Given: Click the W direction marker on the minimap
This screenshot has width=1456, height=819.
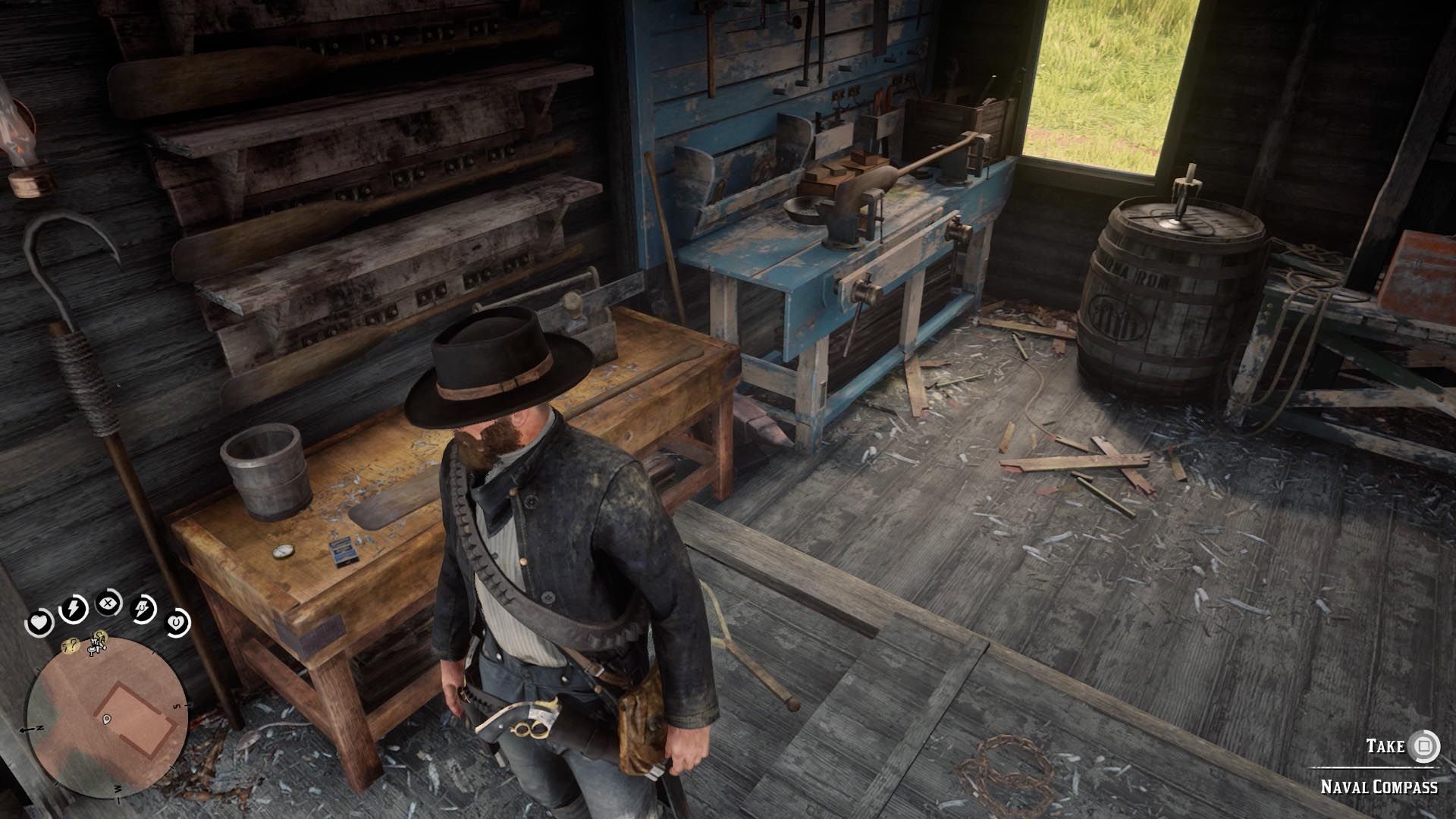Looking at the screenshot, I should coord(118,789).
